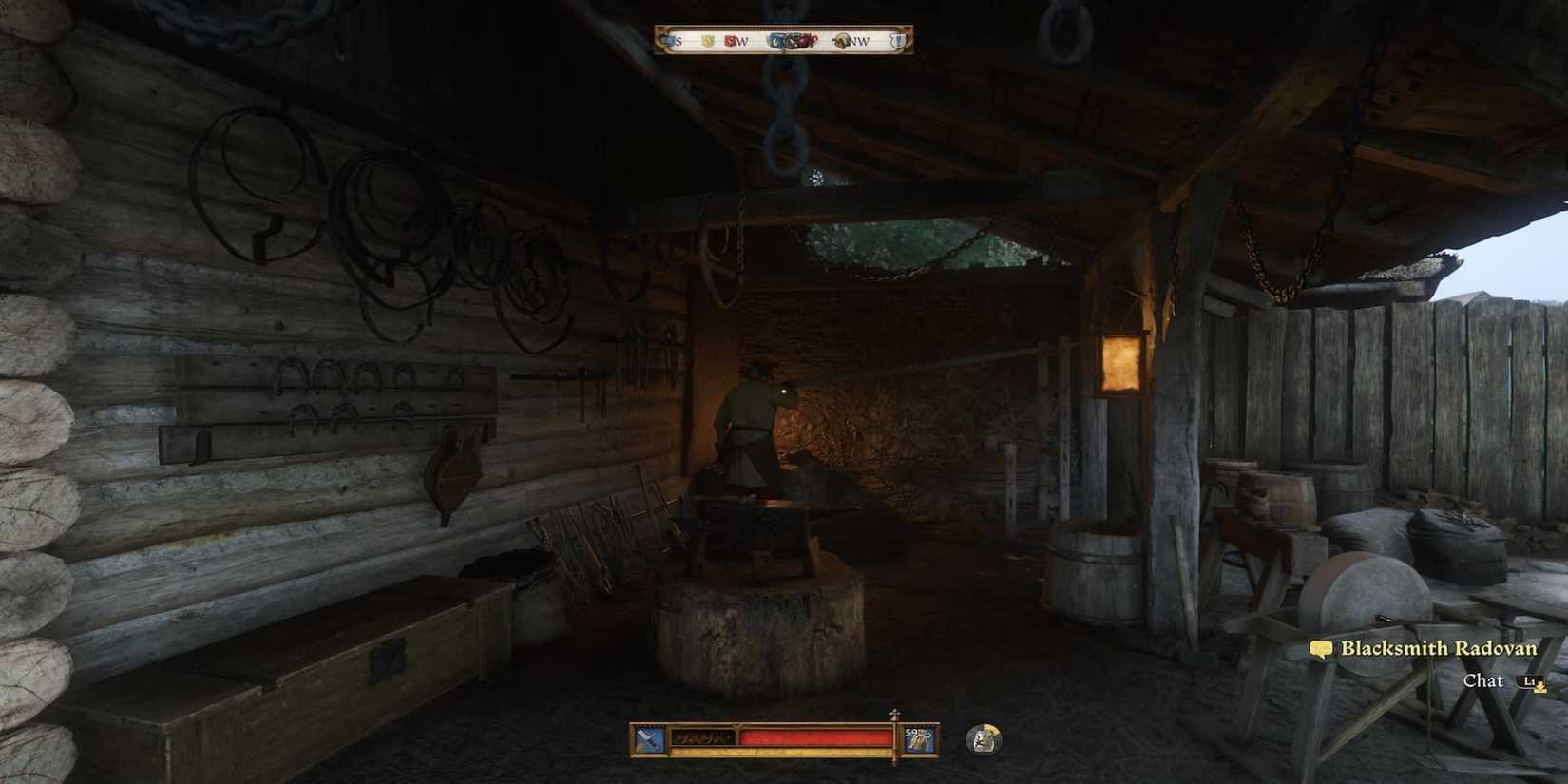This screenshot has height=784, width=1568.
Task: Click the W direction letter on the compass
Action: click(743, 41)
